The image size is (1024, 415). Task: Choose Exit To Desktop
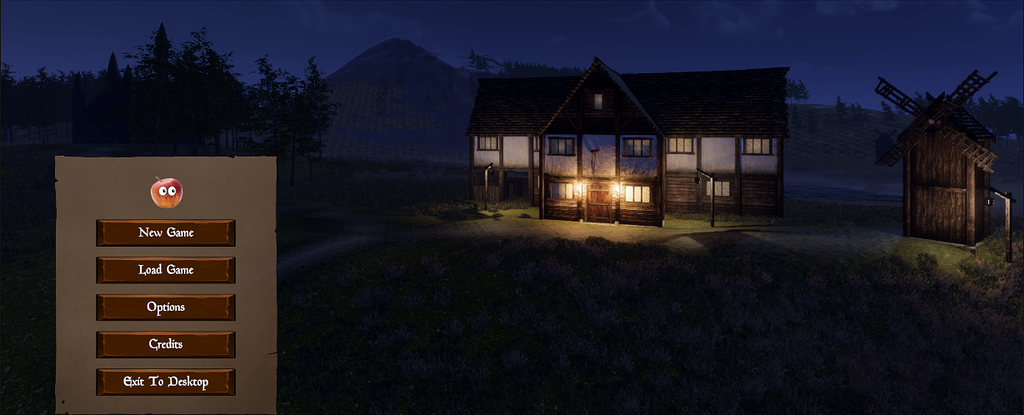166,382
